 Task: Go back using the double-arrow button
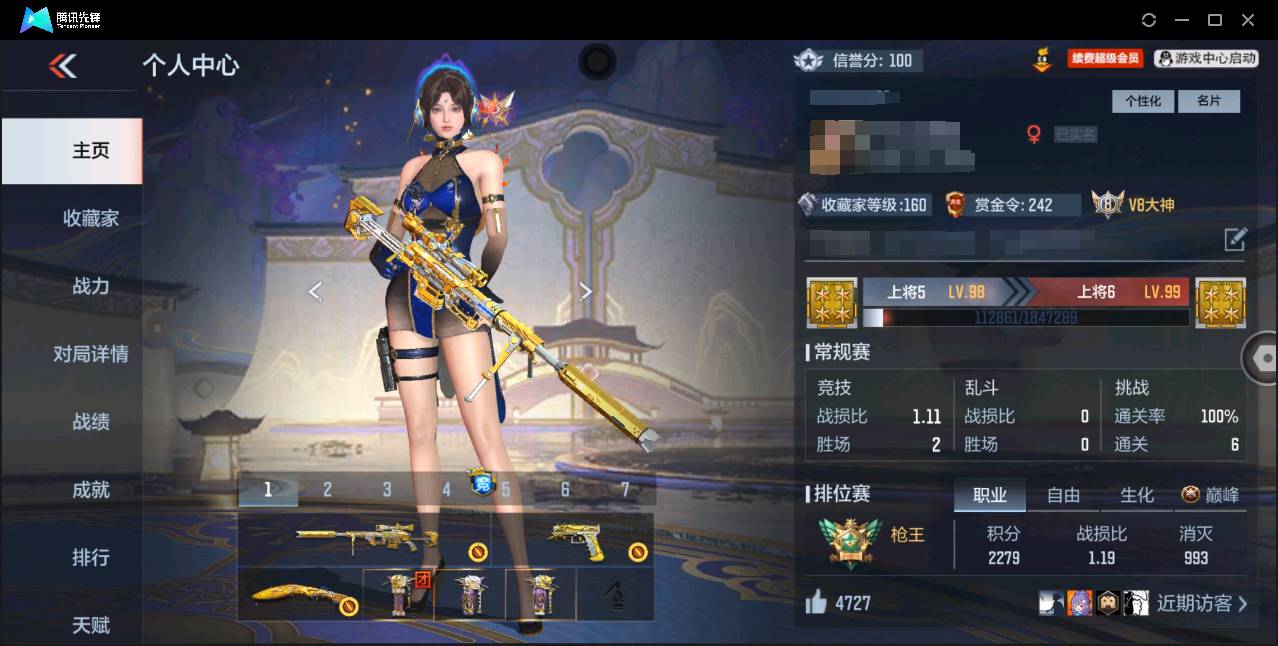click(63, 66)
